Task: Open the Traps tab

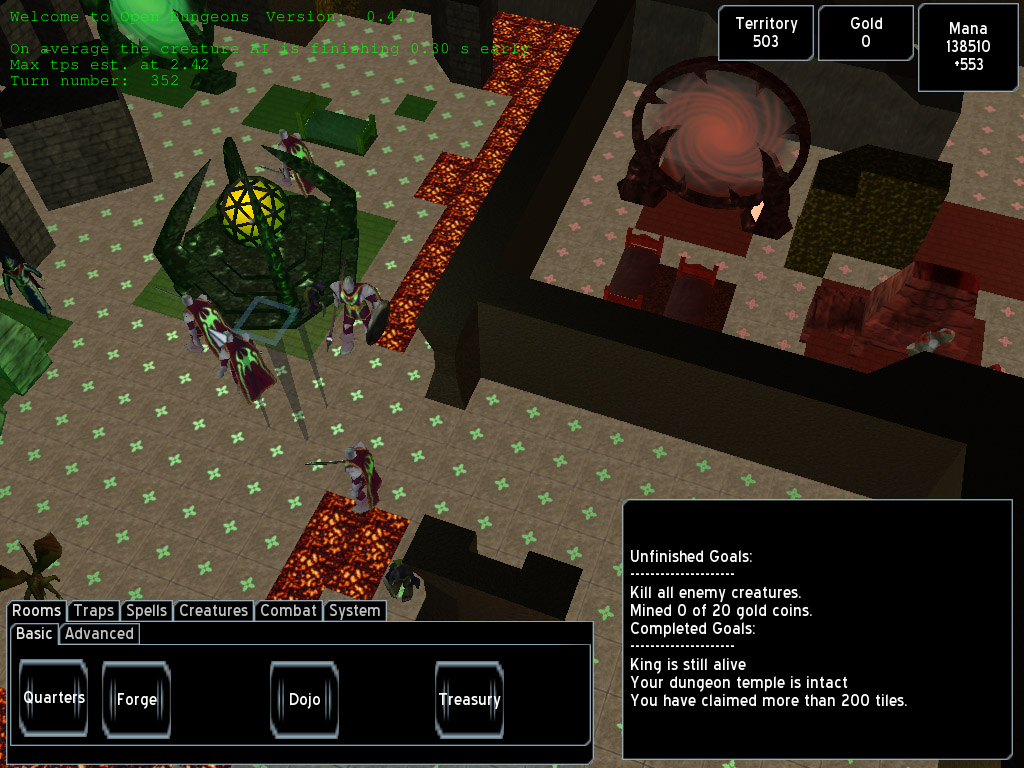Action: [x=94, y=611]
